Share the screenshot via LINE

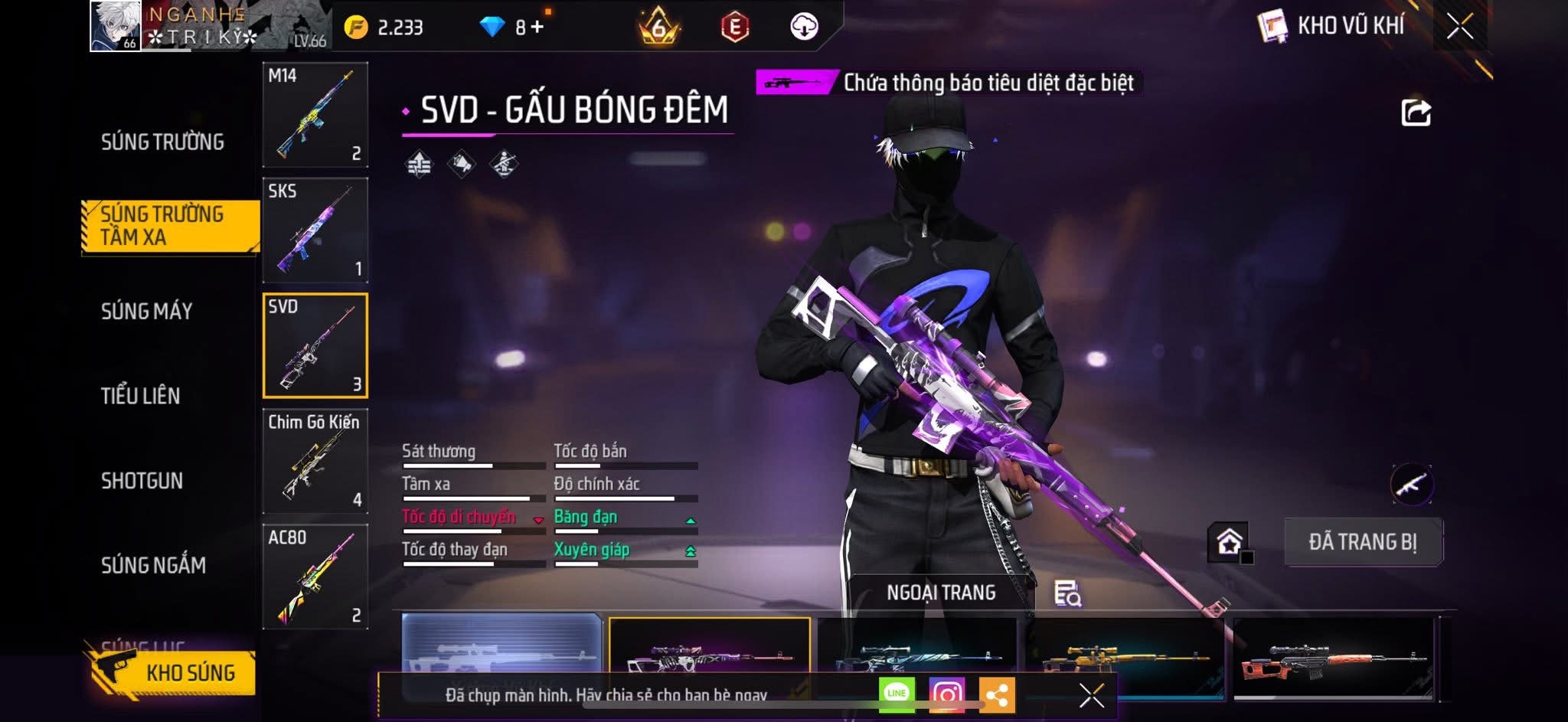pos(897,694)
